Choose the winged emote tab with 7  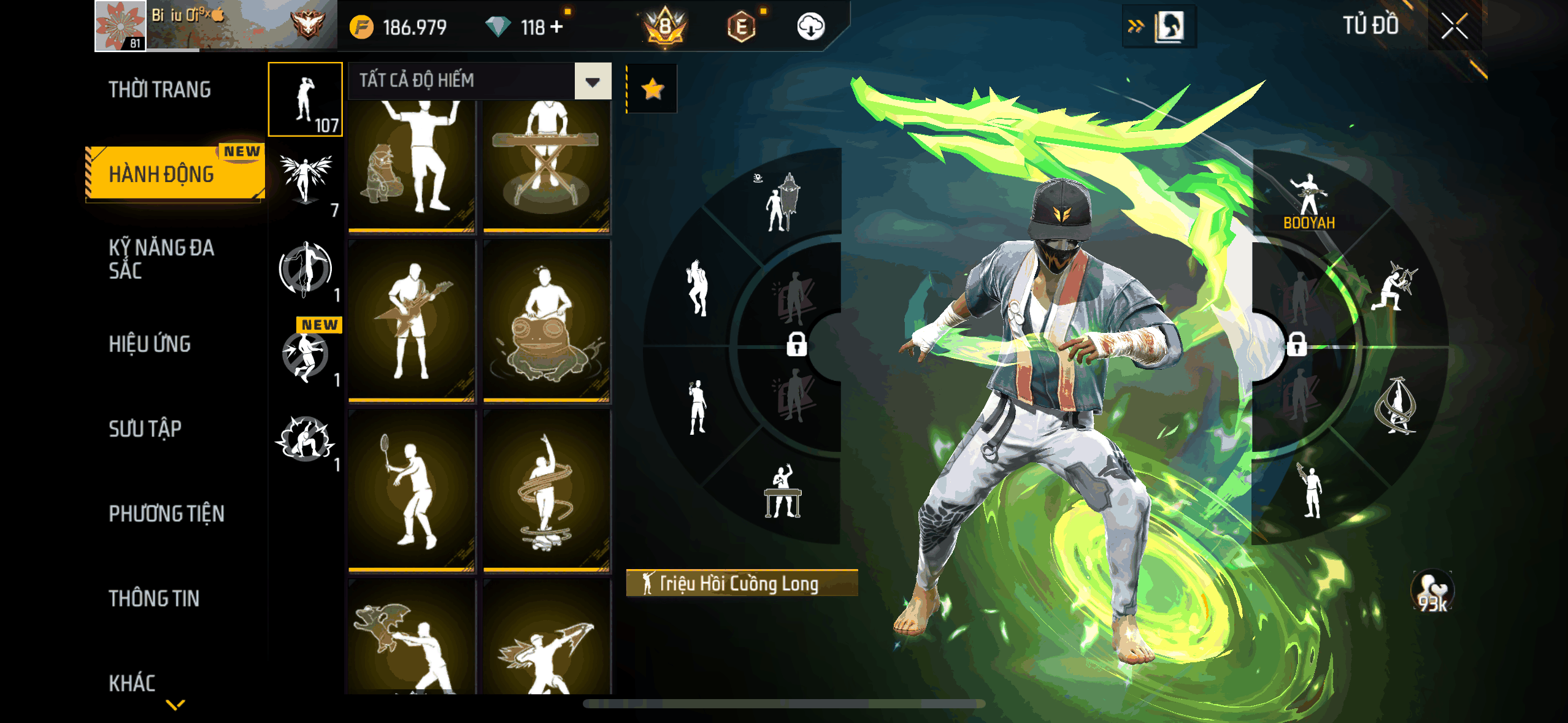(305, 183)
